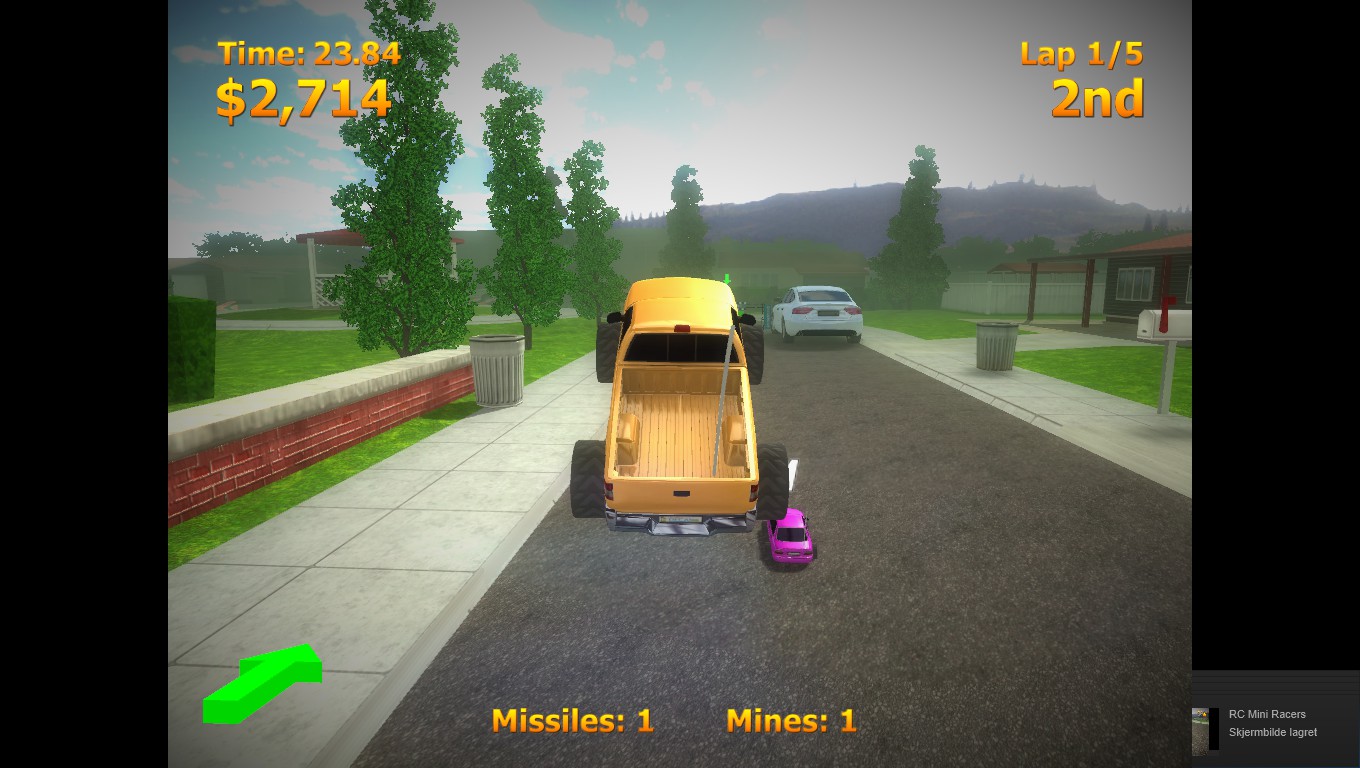Click the Skjermbilde lagret notification text
This screenshot has height=768, width=1360.
tap(1271, 733)
